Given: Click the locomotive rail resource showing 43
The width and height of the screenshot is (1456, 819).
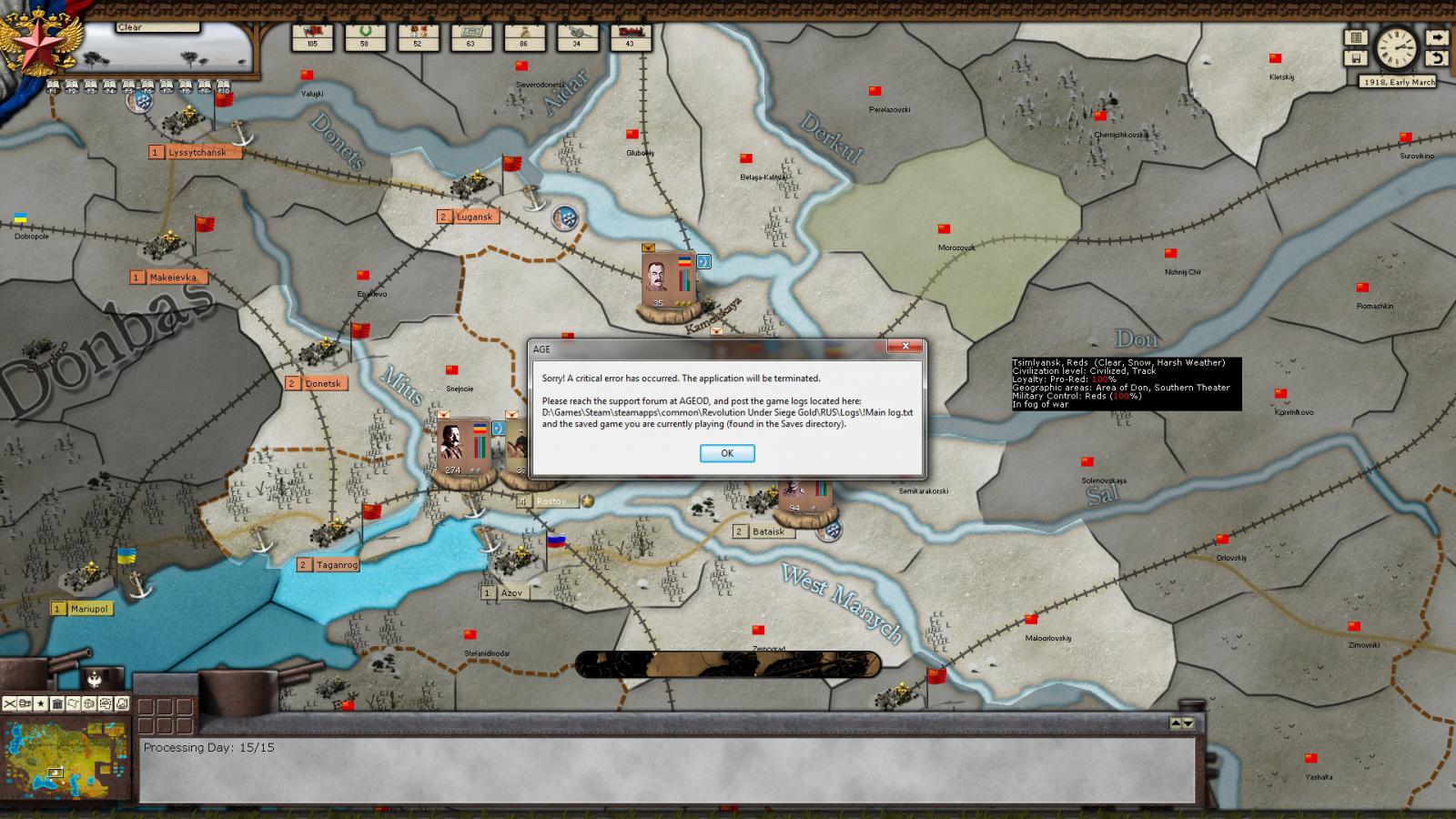Looking at the screenshot, I should [628, 36].
